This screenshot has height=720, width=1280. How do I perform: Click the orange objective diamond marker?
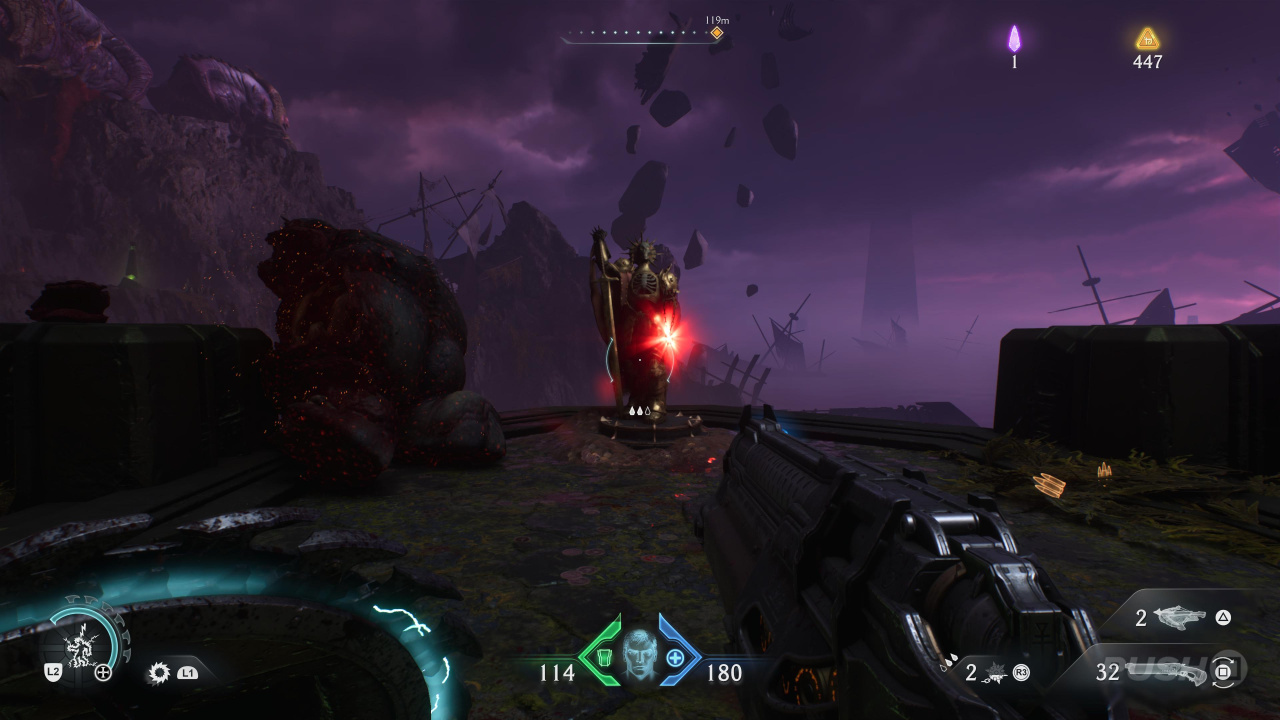[x=716, y=33]
